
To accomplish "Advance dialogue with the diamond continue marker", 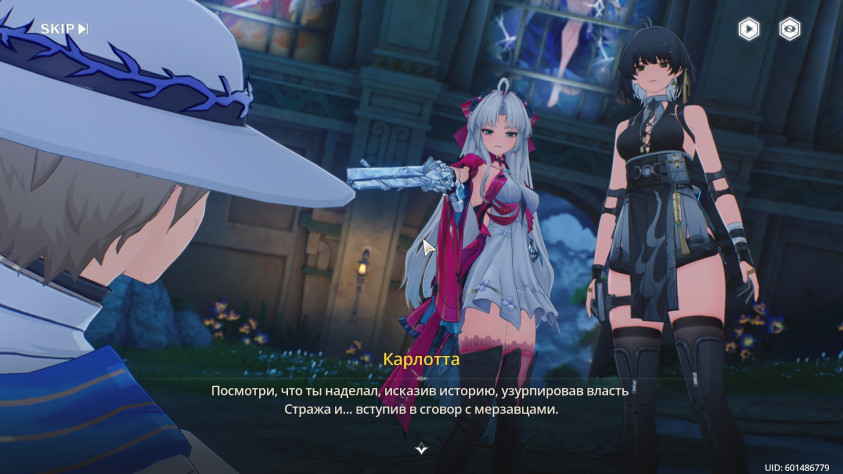I will click(421, 449).
